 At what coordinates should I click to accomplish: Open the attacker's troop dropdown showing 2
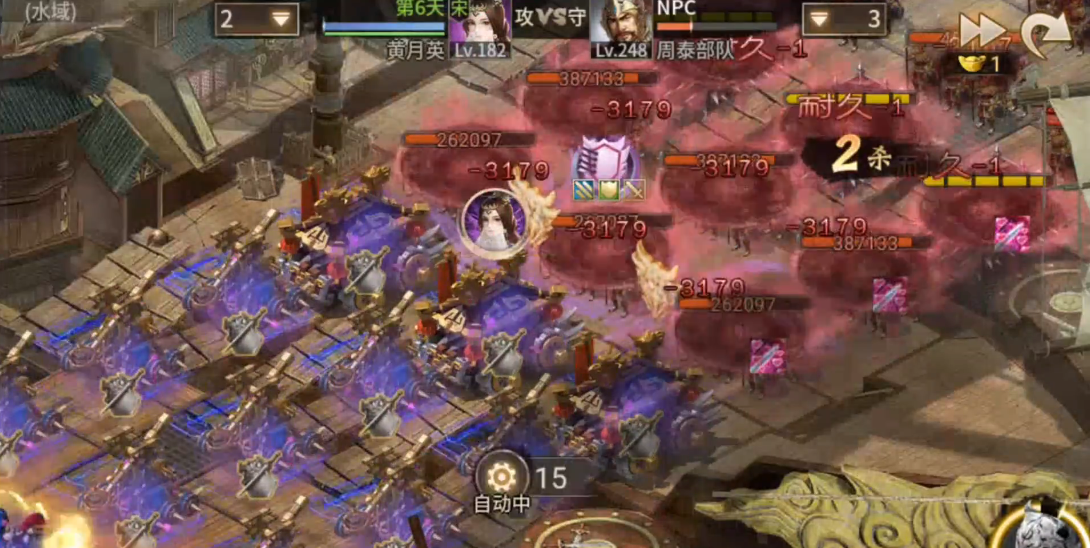[257, 19]
